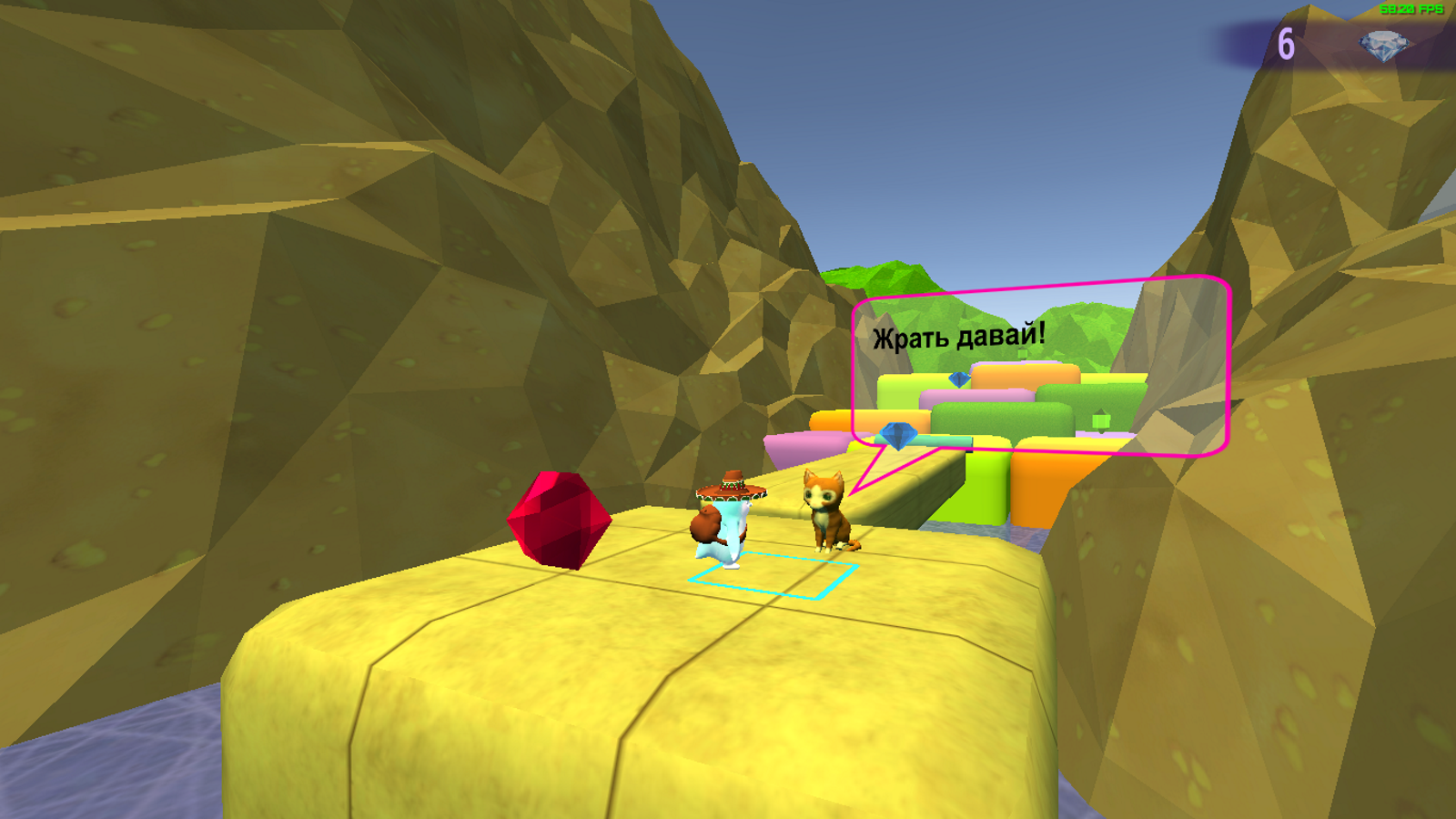Click the small blue diamond on the orange block
The height and width of the screenshot is (819, 1456).
(956, 380)
